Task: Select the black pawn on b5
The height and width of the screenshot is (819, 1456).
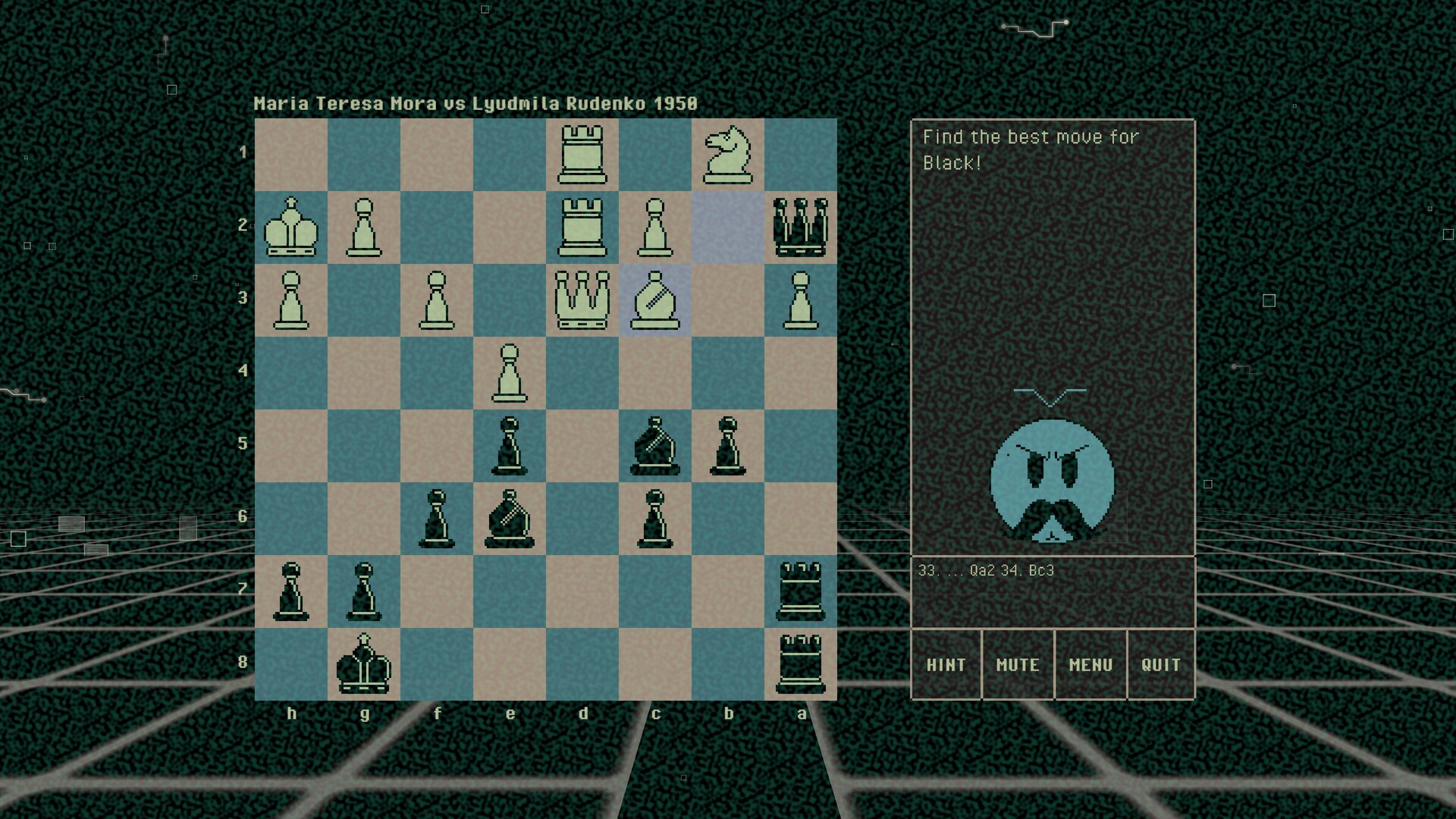Action: (x=729, y=444)
